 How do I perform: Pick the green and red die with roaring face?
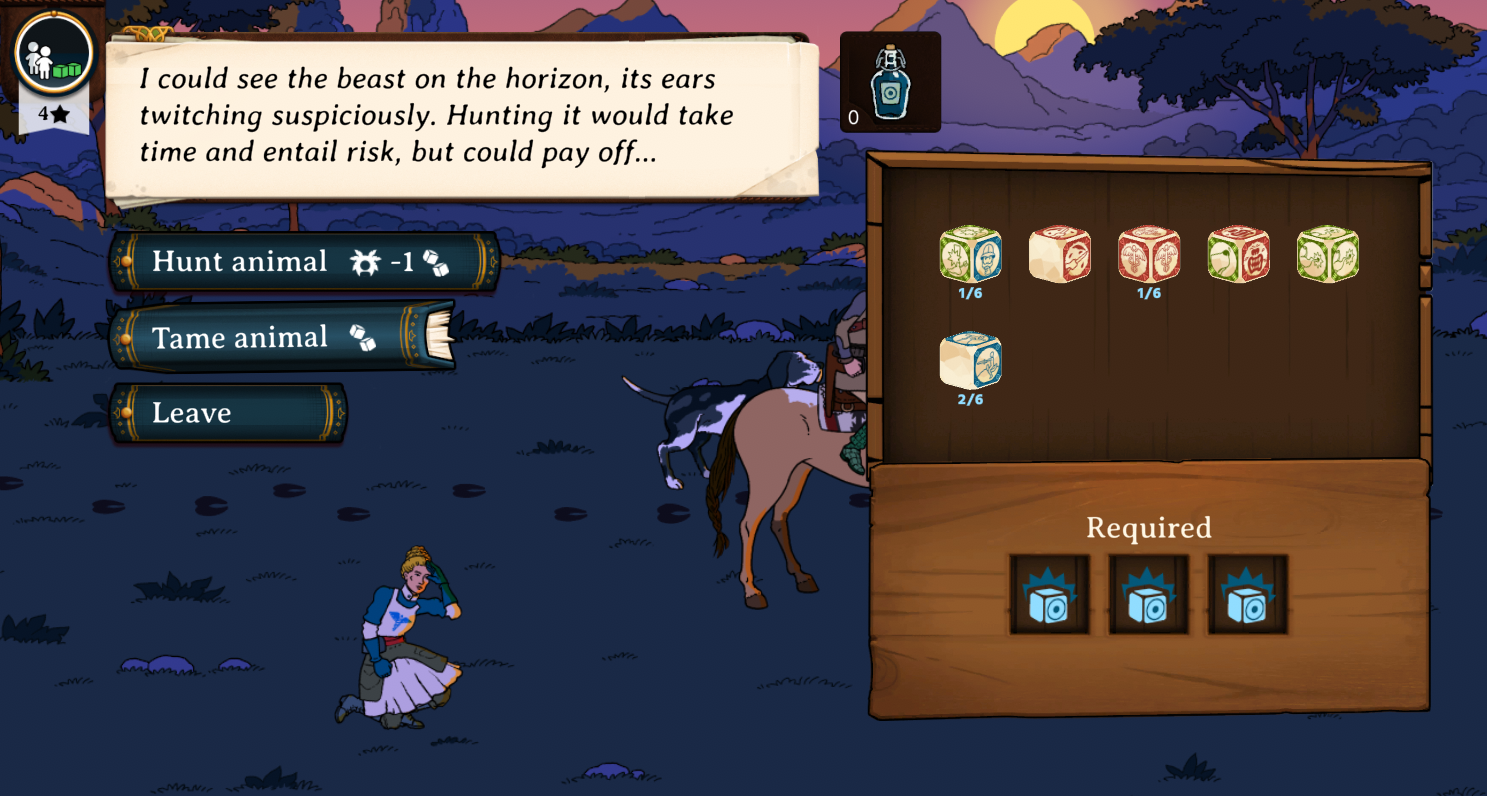(x=1238, y=254)
